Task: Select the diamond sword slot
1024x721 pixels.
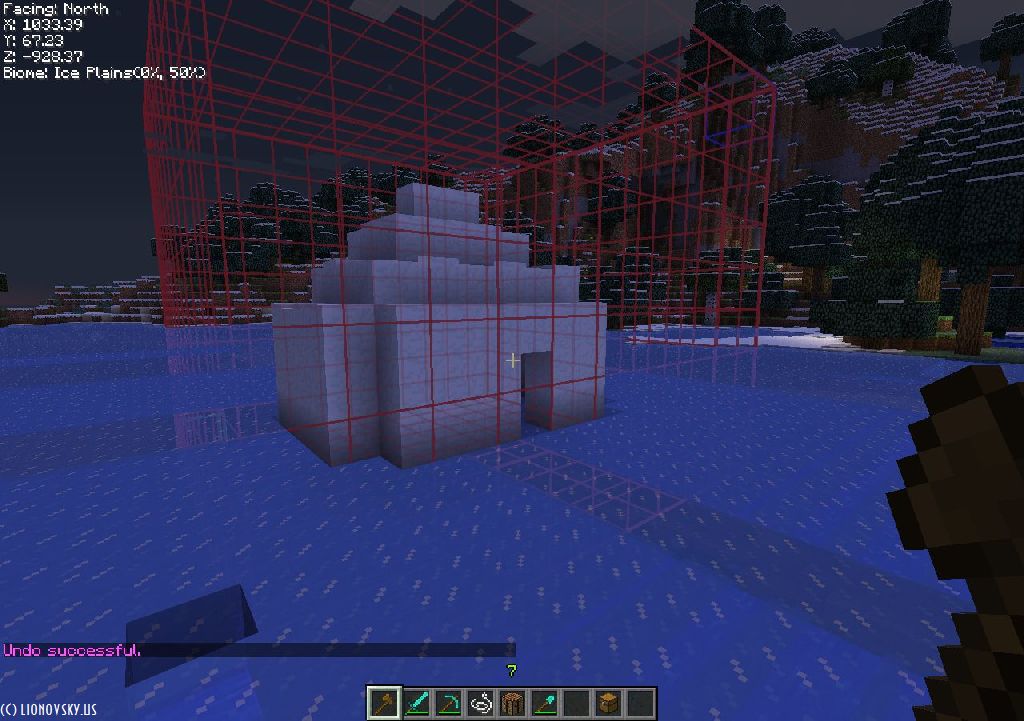Action: [x=416, y=703]
